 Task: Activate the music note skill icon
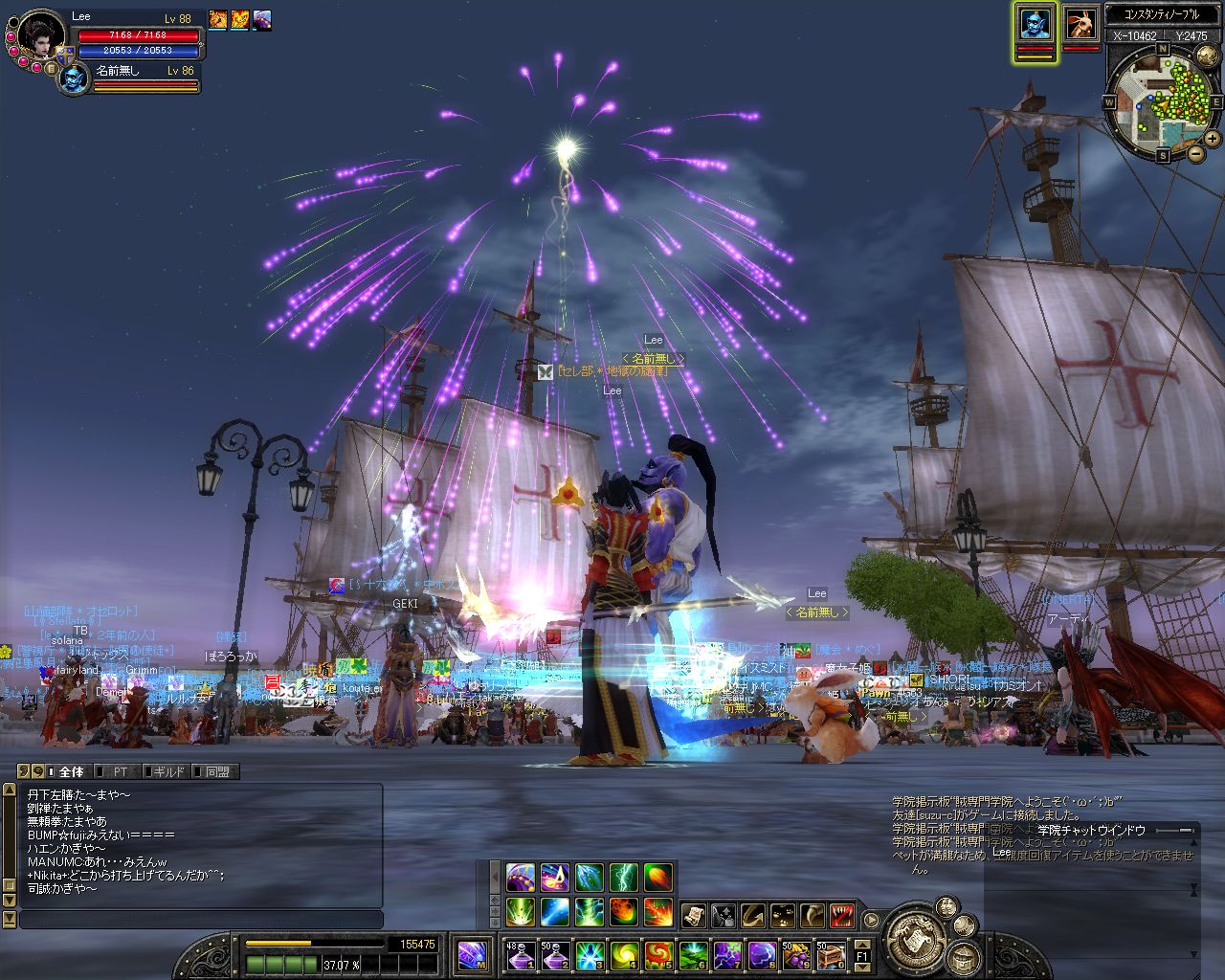555,877
